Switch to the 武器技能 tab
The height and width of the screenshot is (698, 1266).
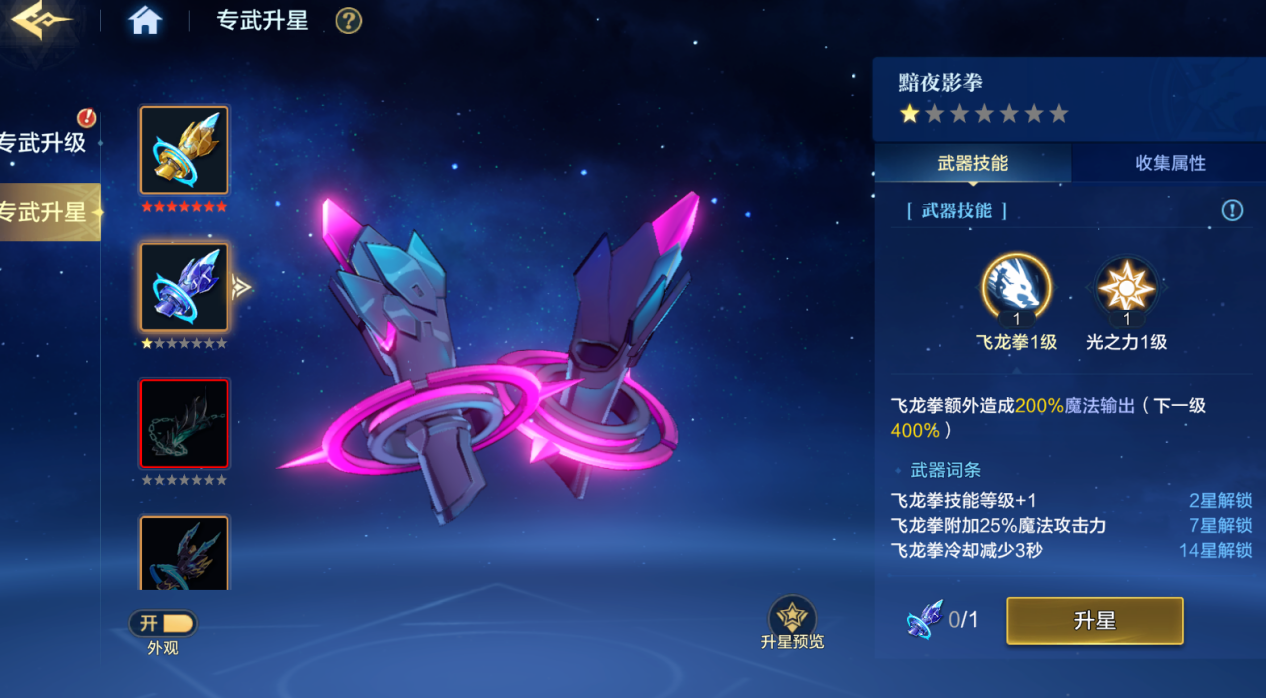972,163
